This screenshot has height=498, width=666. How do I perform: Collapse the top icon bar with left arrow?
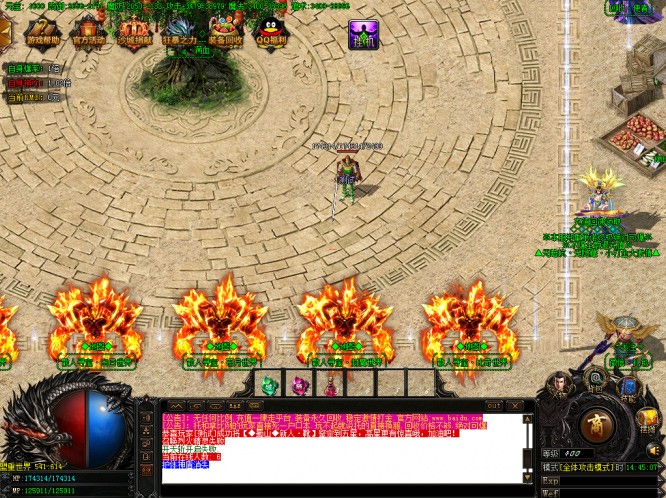pyautogui.click(x=5, y=30)
